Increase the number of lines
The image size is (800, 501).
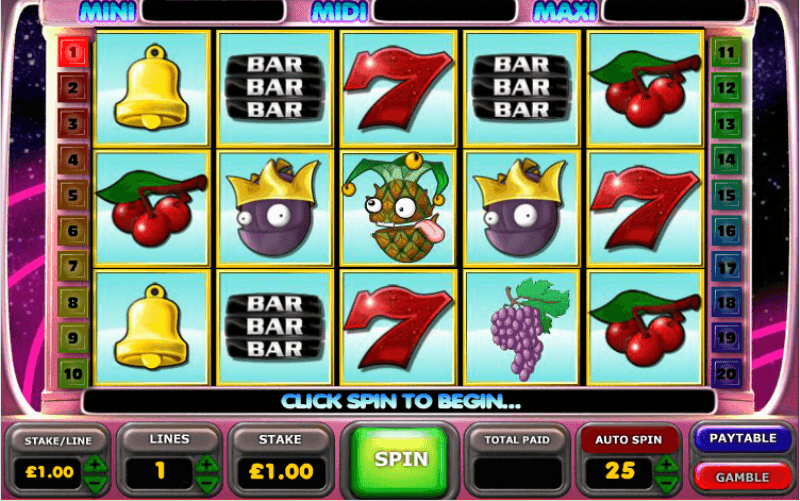207,463
